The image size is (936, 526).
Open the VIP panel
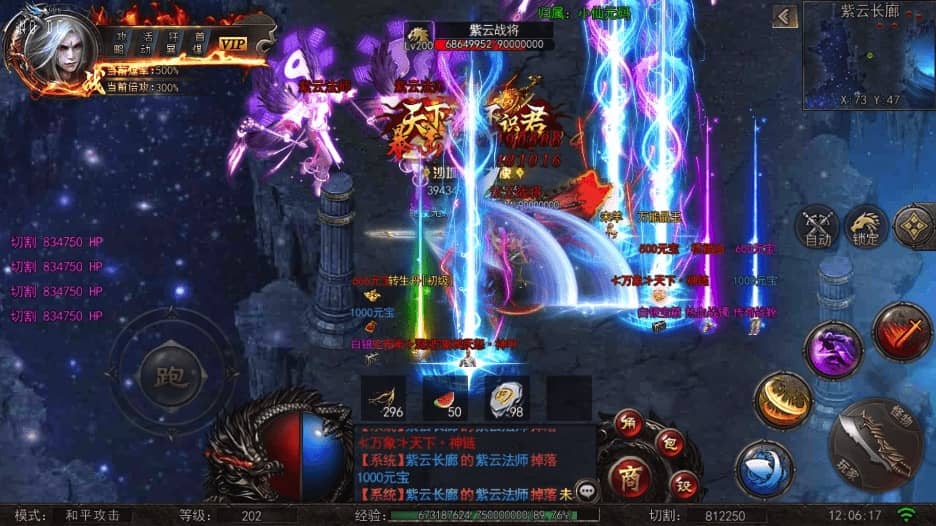(x=233, y=44)
